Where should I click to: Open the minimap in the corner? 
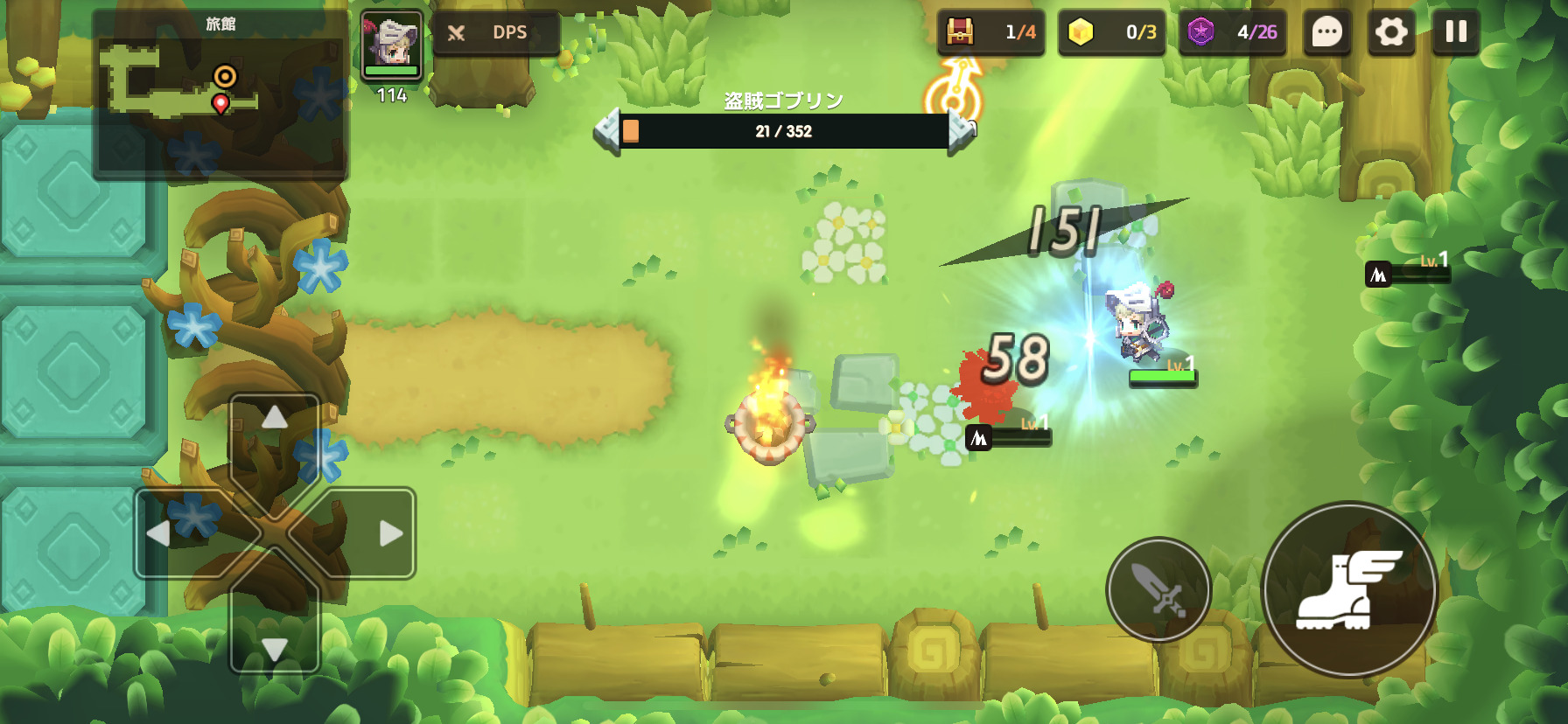point(220,94)
